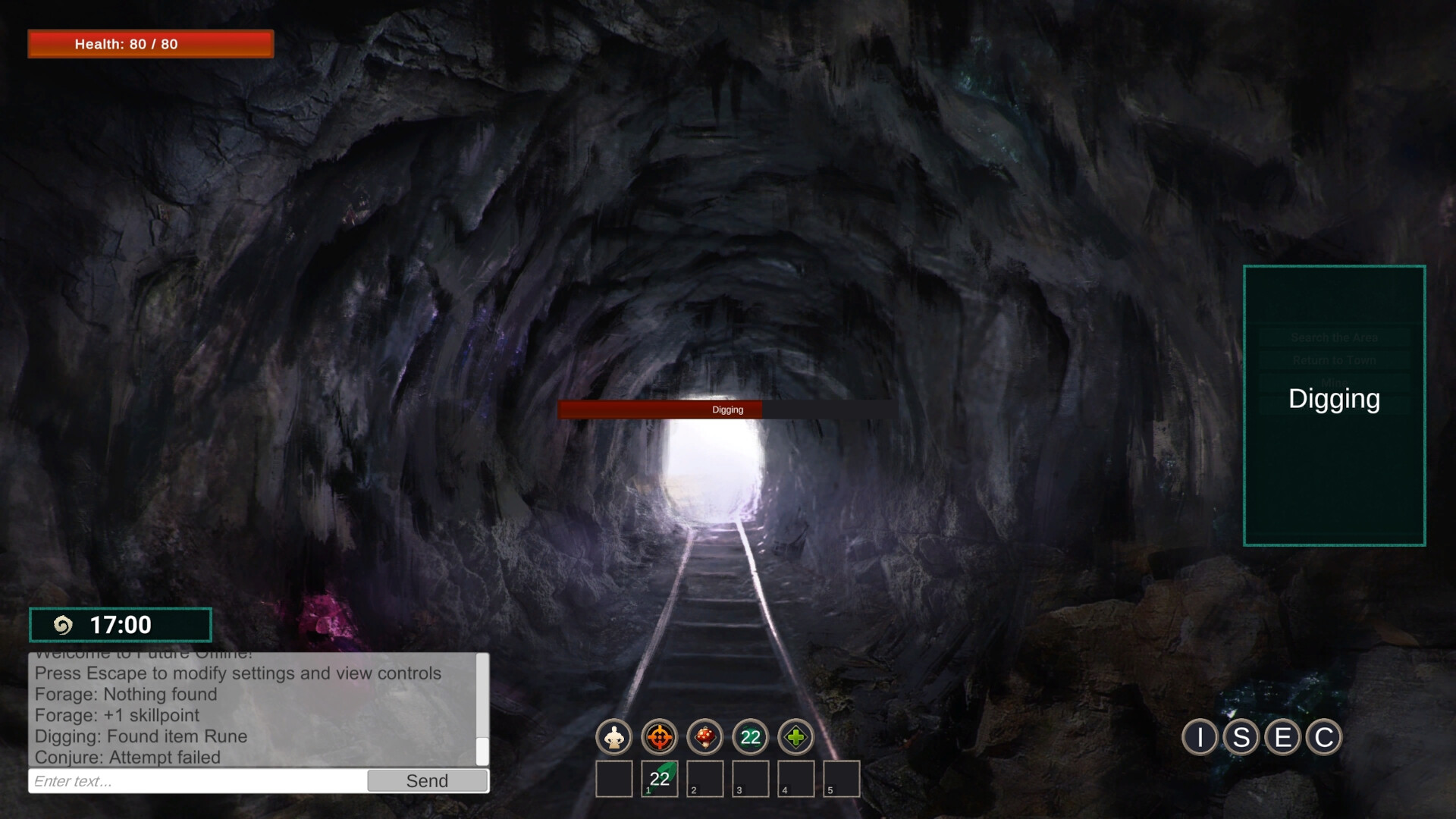Click the Digging: Found item Rune log entry
The width and height of the screenshot is (1456, 819).
[140, 736]
